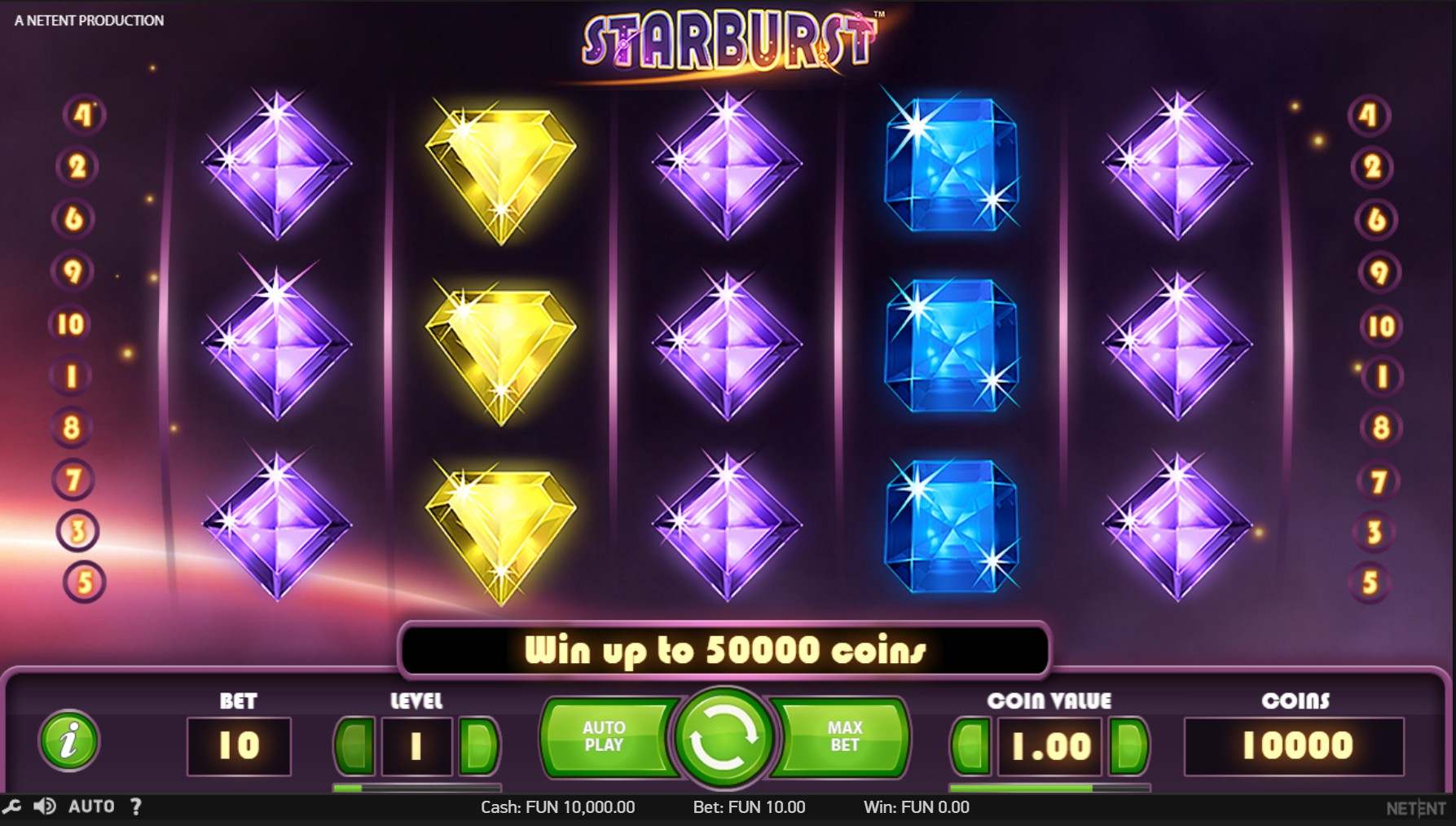
Task: Click the Bet amount display showing 10
Action: coord(238,744)
